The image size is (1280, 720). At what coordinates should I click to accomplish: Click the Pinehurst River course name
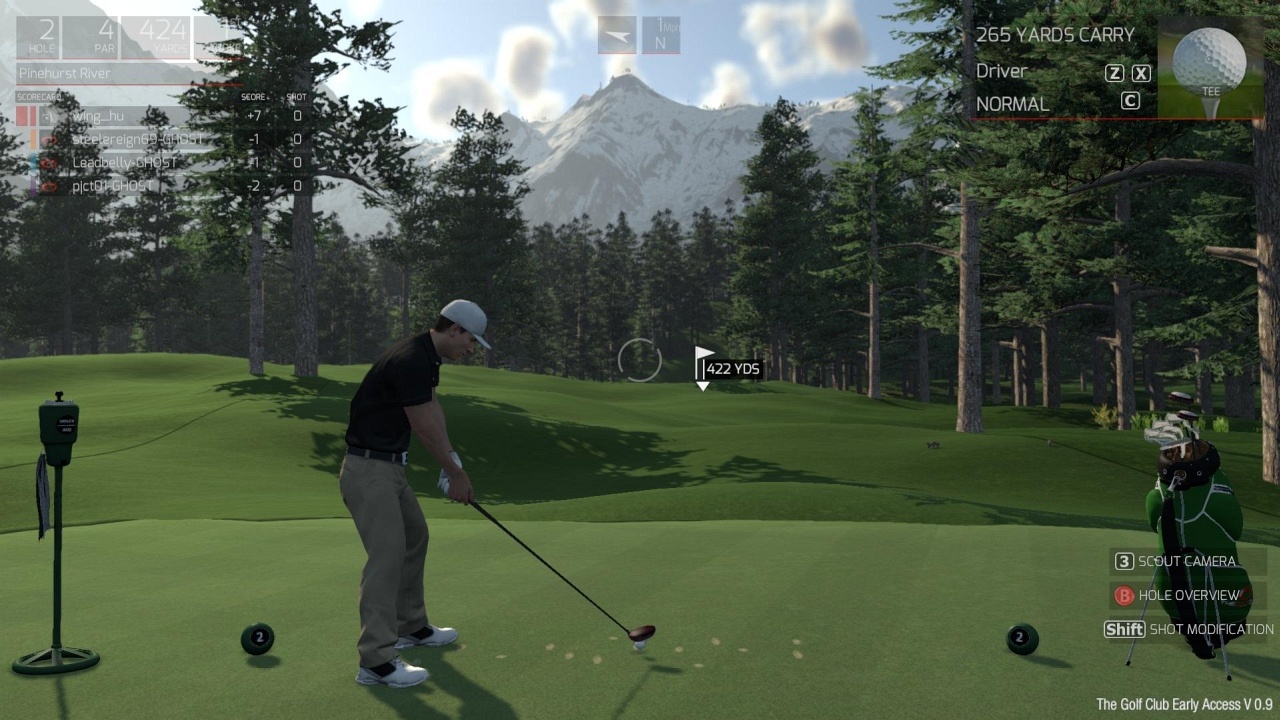(x=64, y=73)
